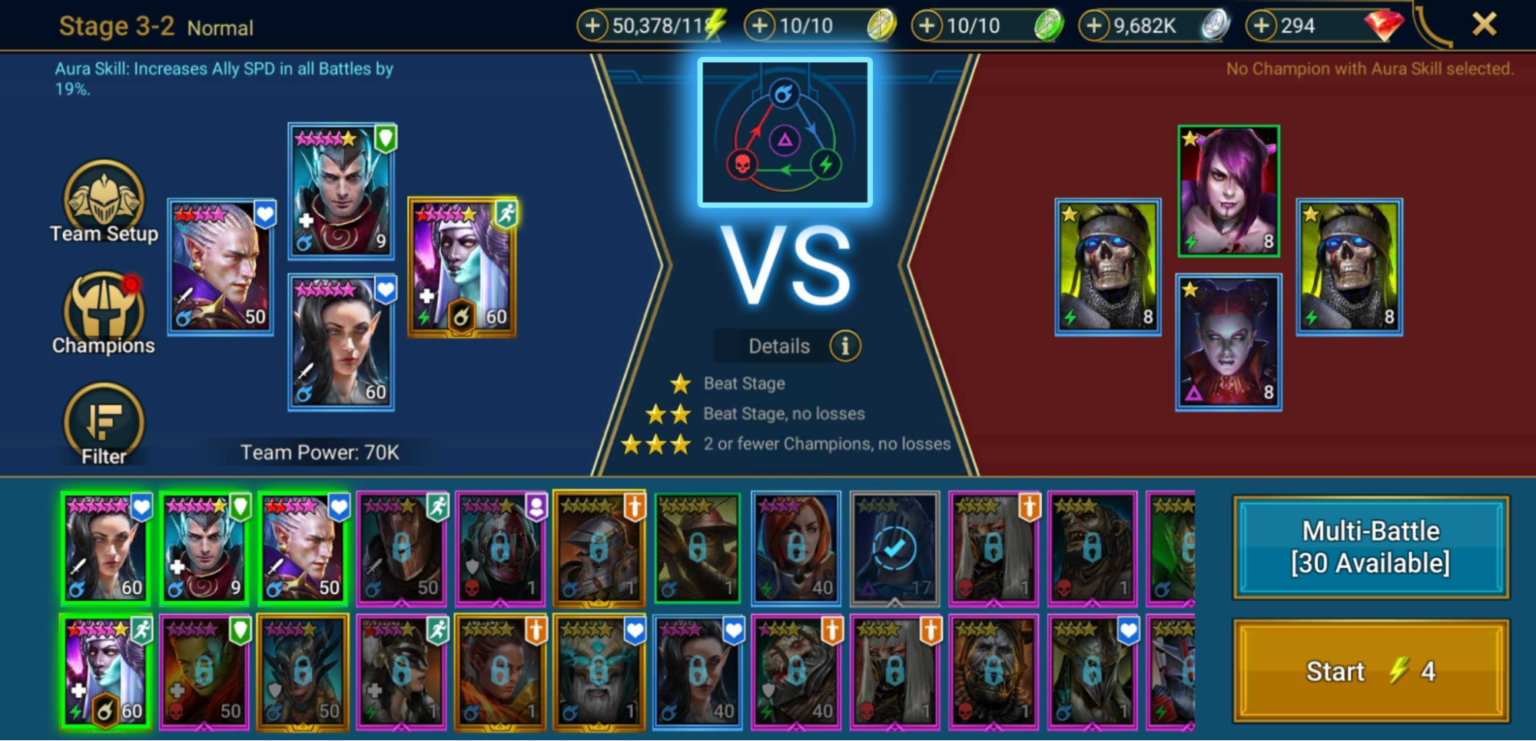The height and width of the screenshot is (741, 1536).
Task: Deselect the checkmarked champion in the roster
Action: pyautogui.click(x=893, y=548)
